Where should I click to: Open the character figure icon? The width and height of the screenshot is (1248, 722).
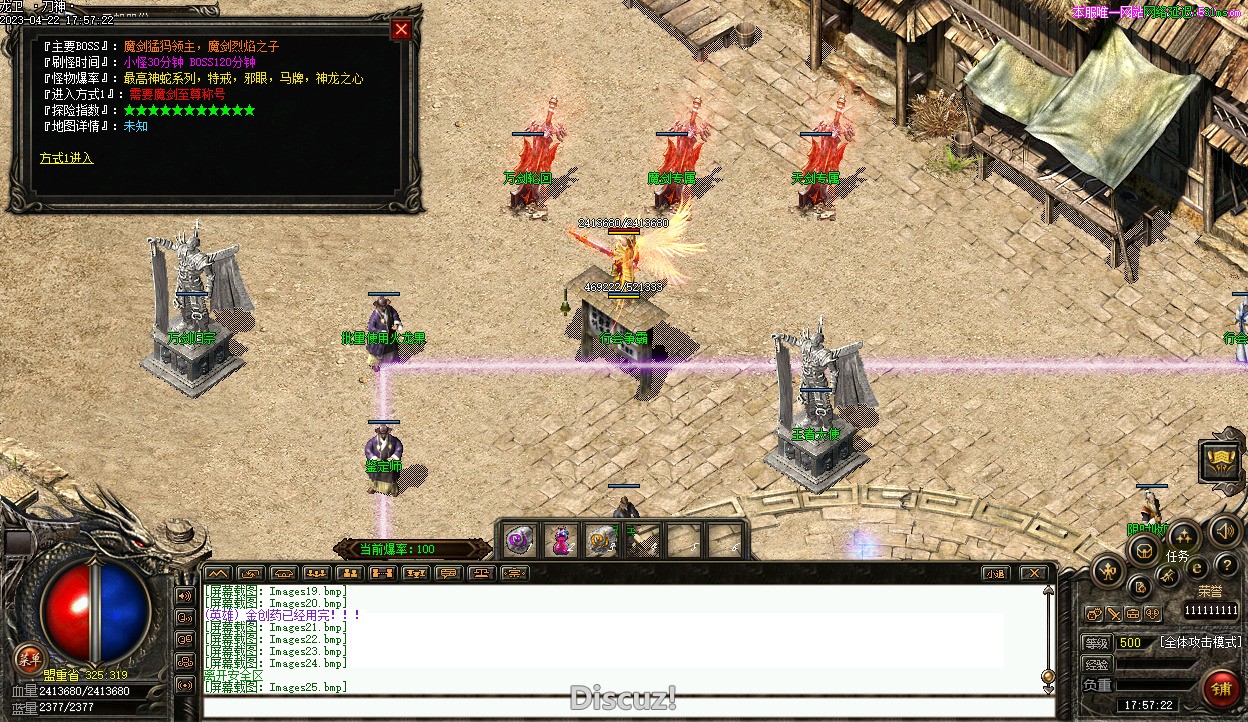click(1109, 572)
